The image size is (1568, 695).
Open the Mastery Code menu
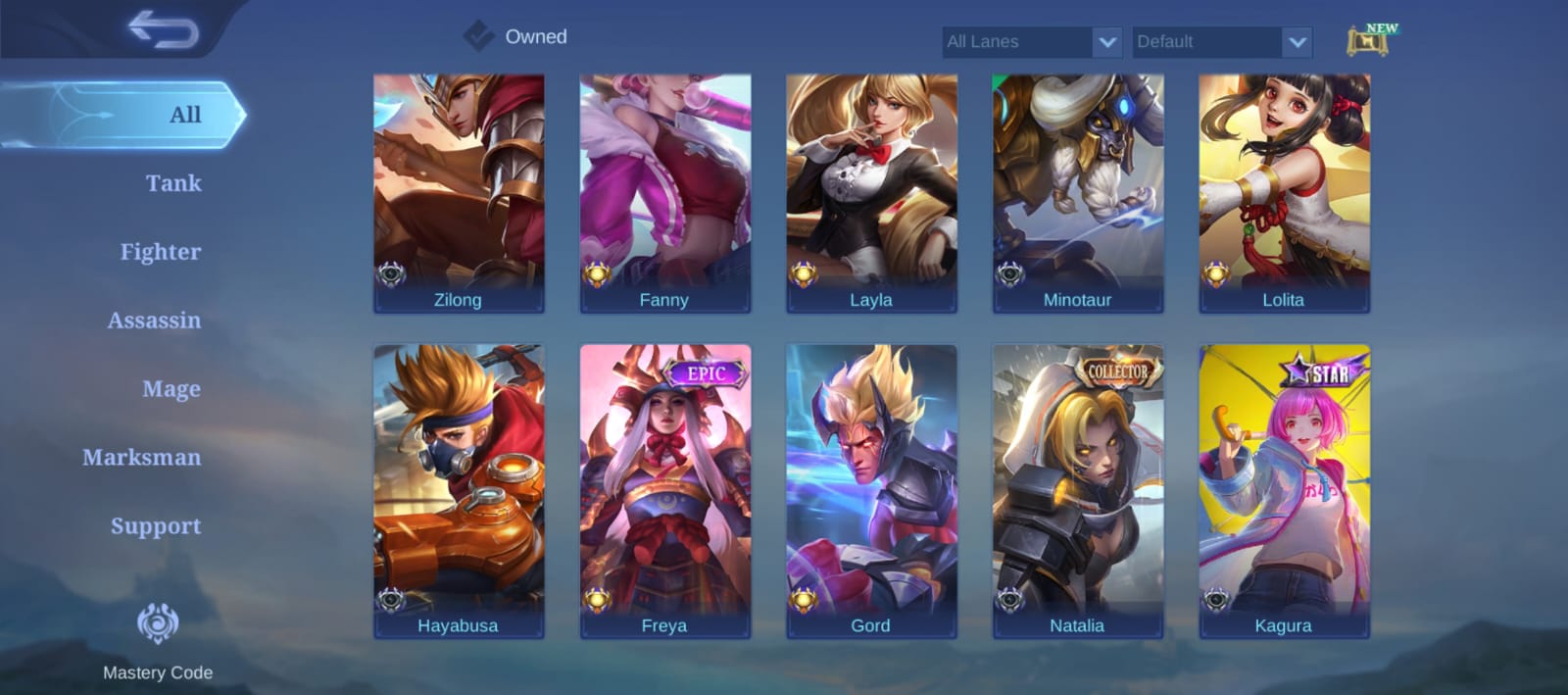158,639
